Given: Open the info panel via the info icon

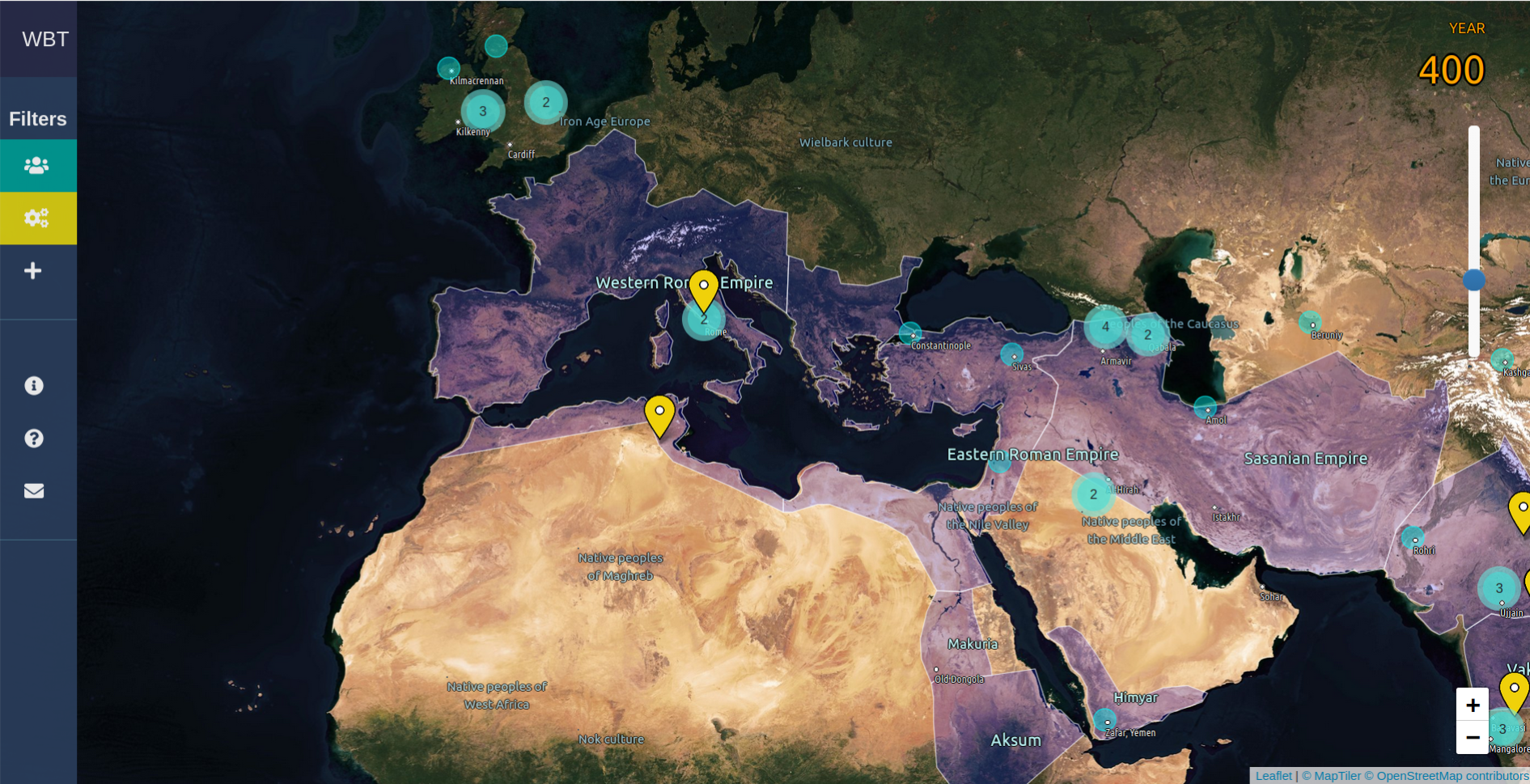Looking at the screenshot, I should pyautogui.click(x=33, y=386).
